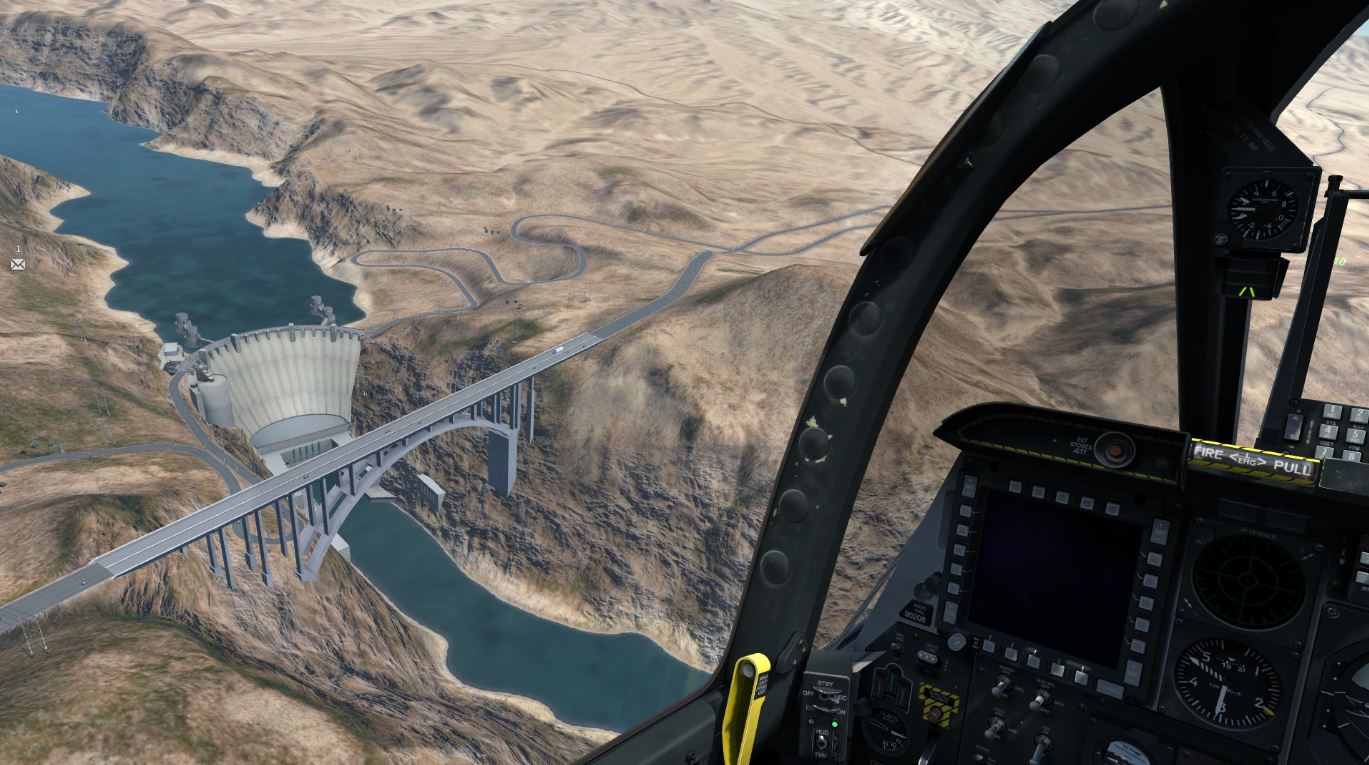Pull the FIRE ENG PULL handle
The image size is (1369, 765).
coord(1253,459)
